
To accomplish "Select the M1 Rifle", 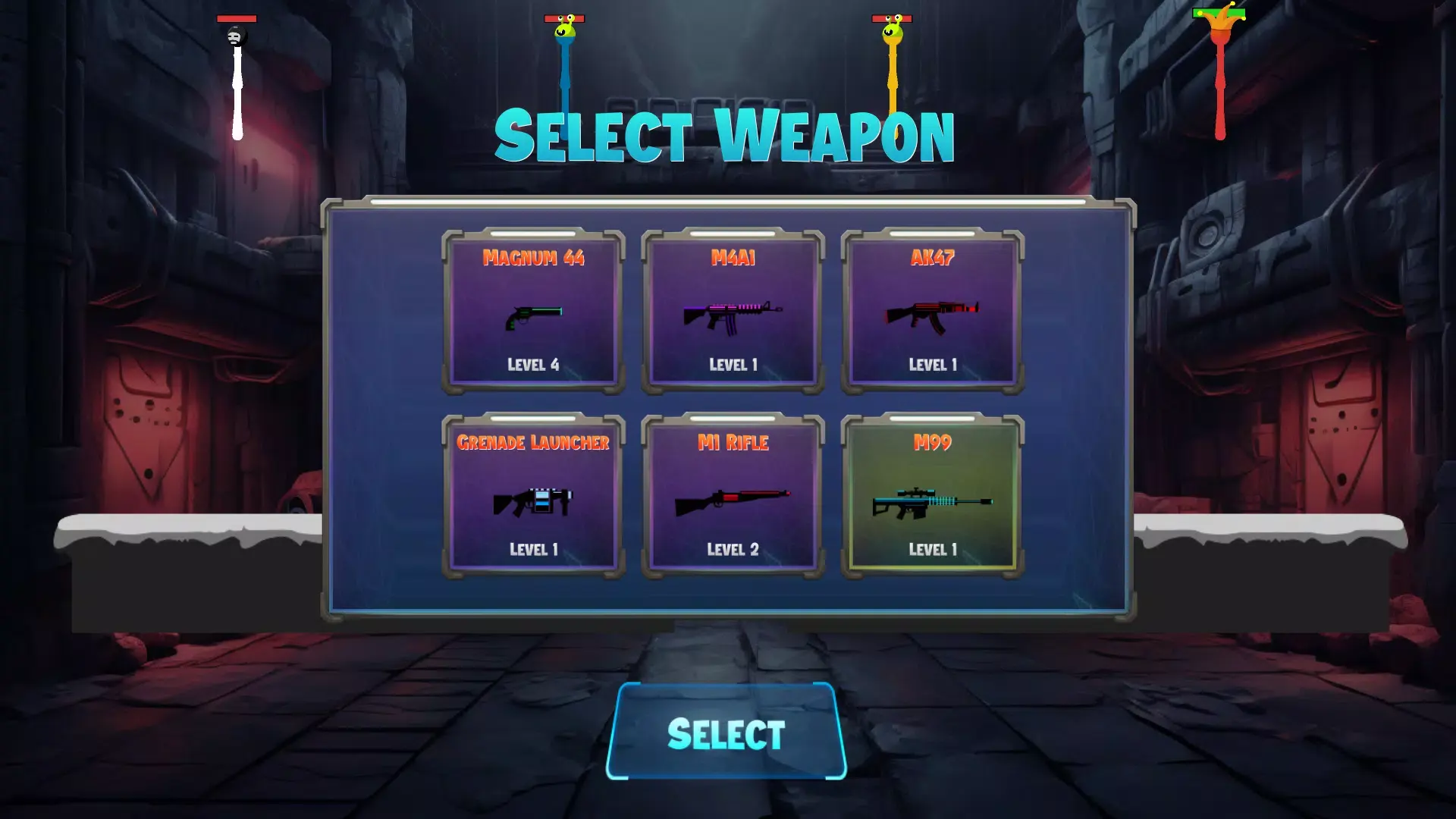I will pyautogui.click(x=734, y=497).
